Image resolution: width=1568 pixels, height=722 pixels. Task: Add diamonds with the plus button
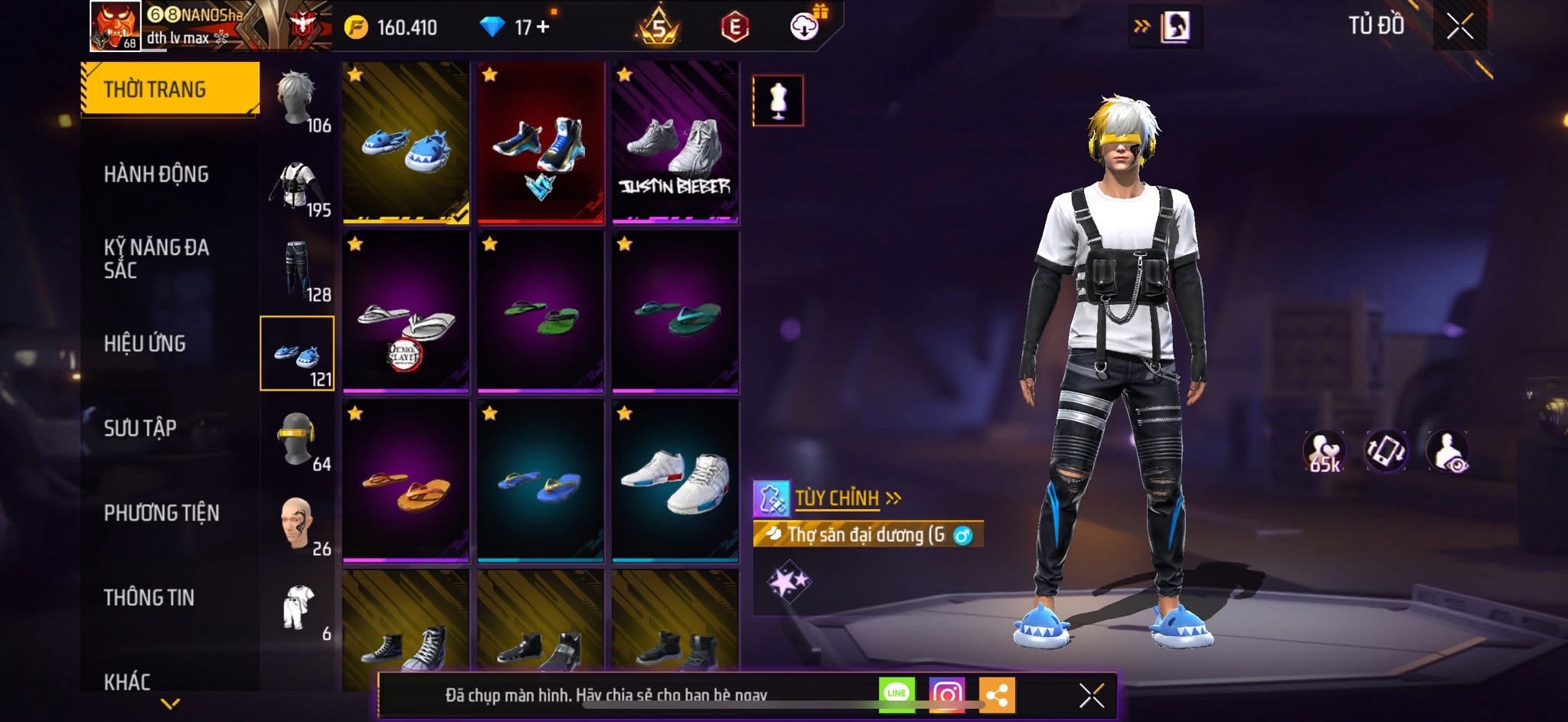pos(543,27)
